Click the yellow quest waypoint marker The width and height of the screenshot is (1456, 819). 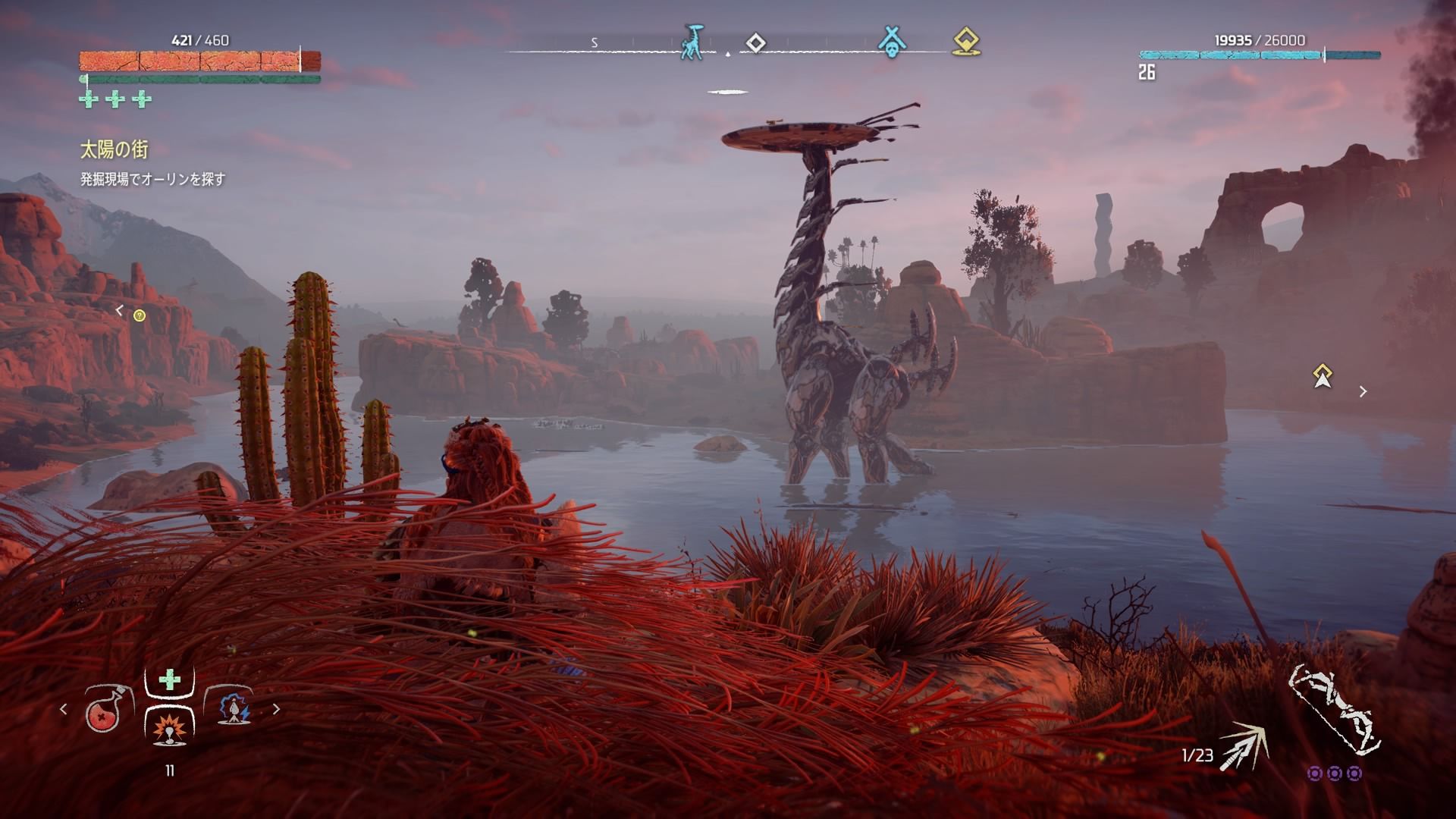coord(1323,375)
